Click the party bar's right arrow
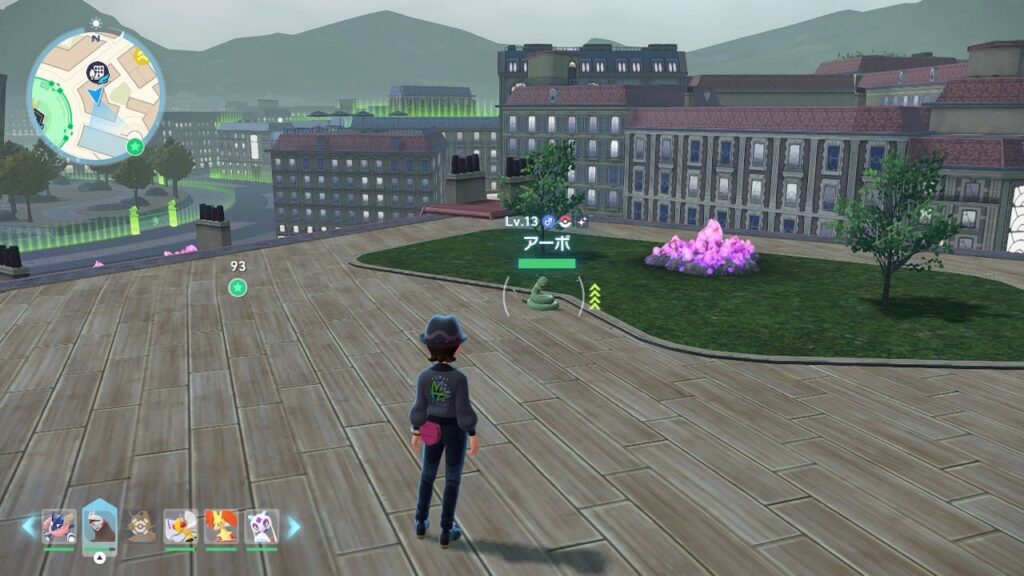1024x576 pixels. click(294, 527)
